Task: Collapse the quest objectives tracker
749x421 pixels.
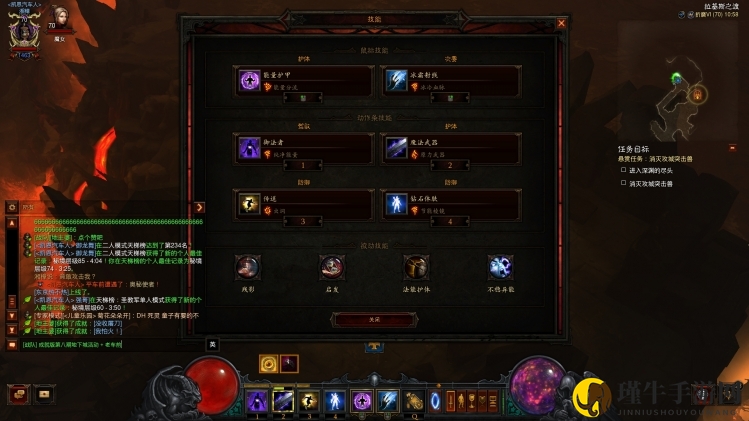Action: tap(731, 148)
